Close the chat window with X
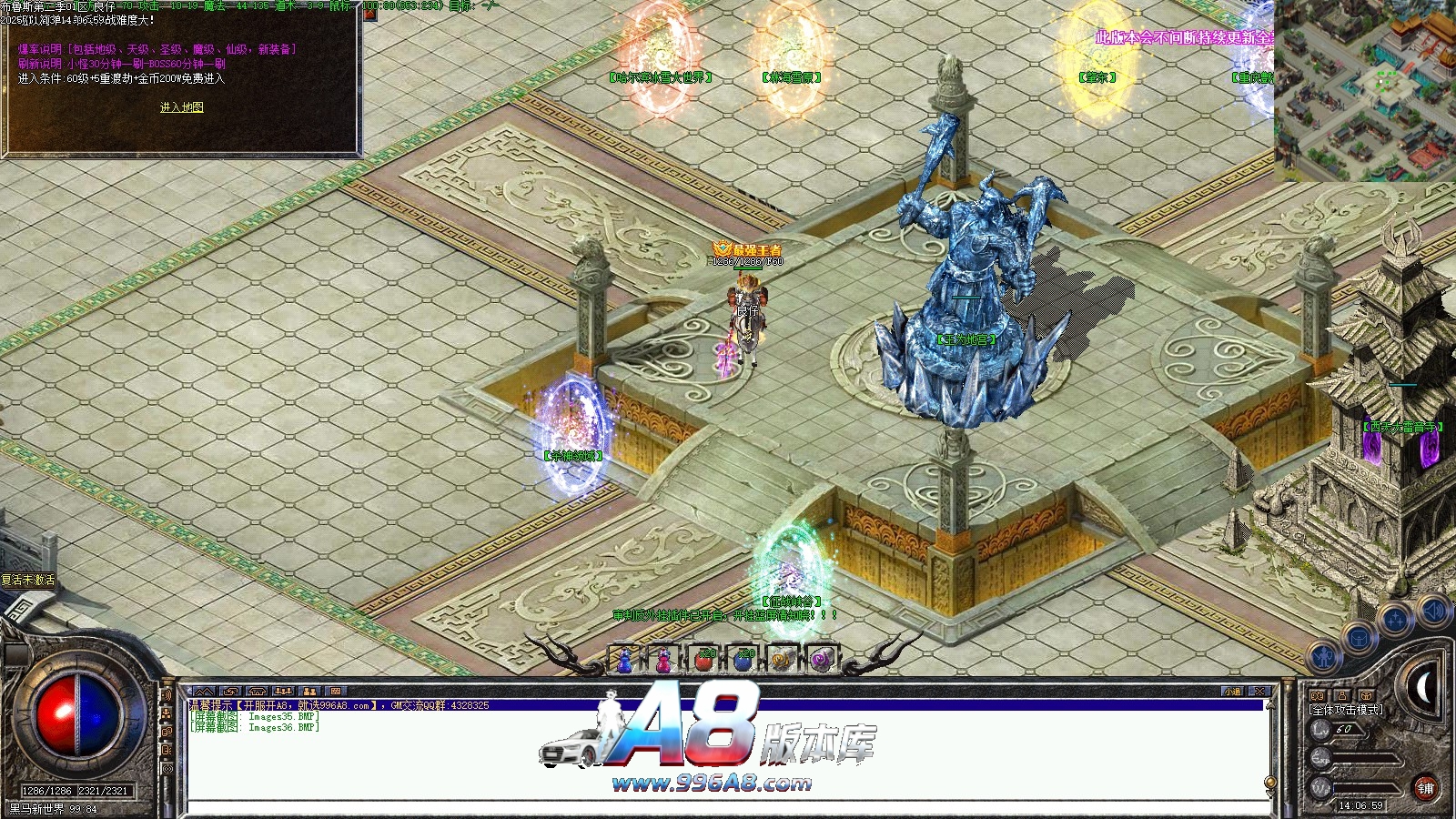Image resolution: width=1456 pixels, height=819 pixels. (x=1259, y=692)
